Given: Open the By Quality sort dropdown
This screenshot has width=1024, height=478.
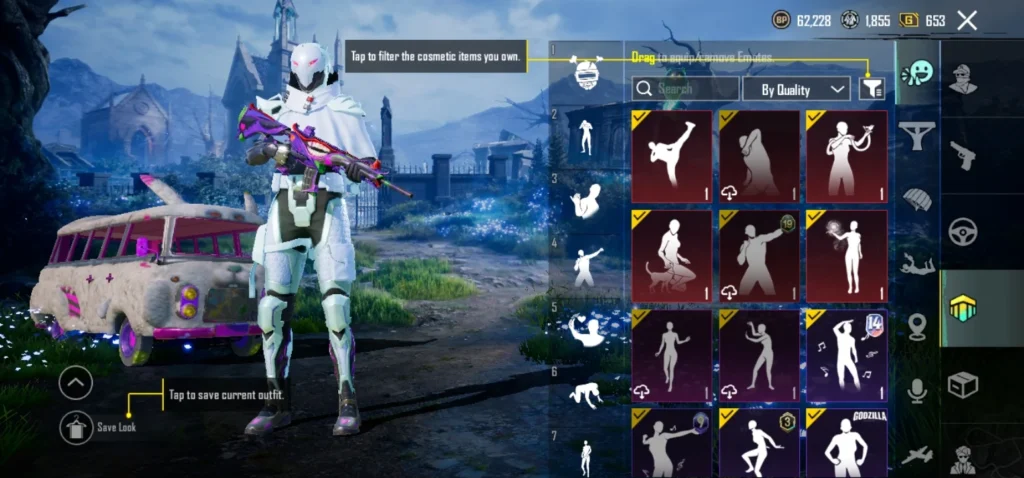Looking at the screenshot, I should click(796, 89).
